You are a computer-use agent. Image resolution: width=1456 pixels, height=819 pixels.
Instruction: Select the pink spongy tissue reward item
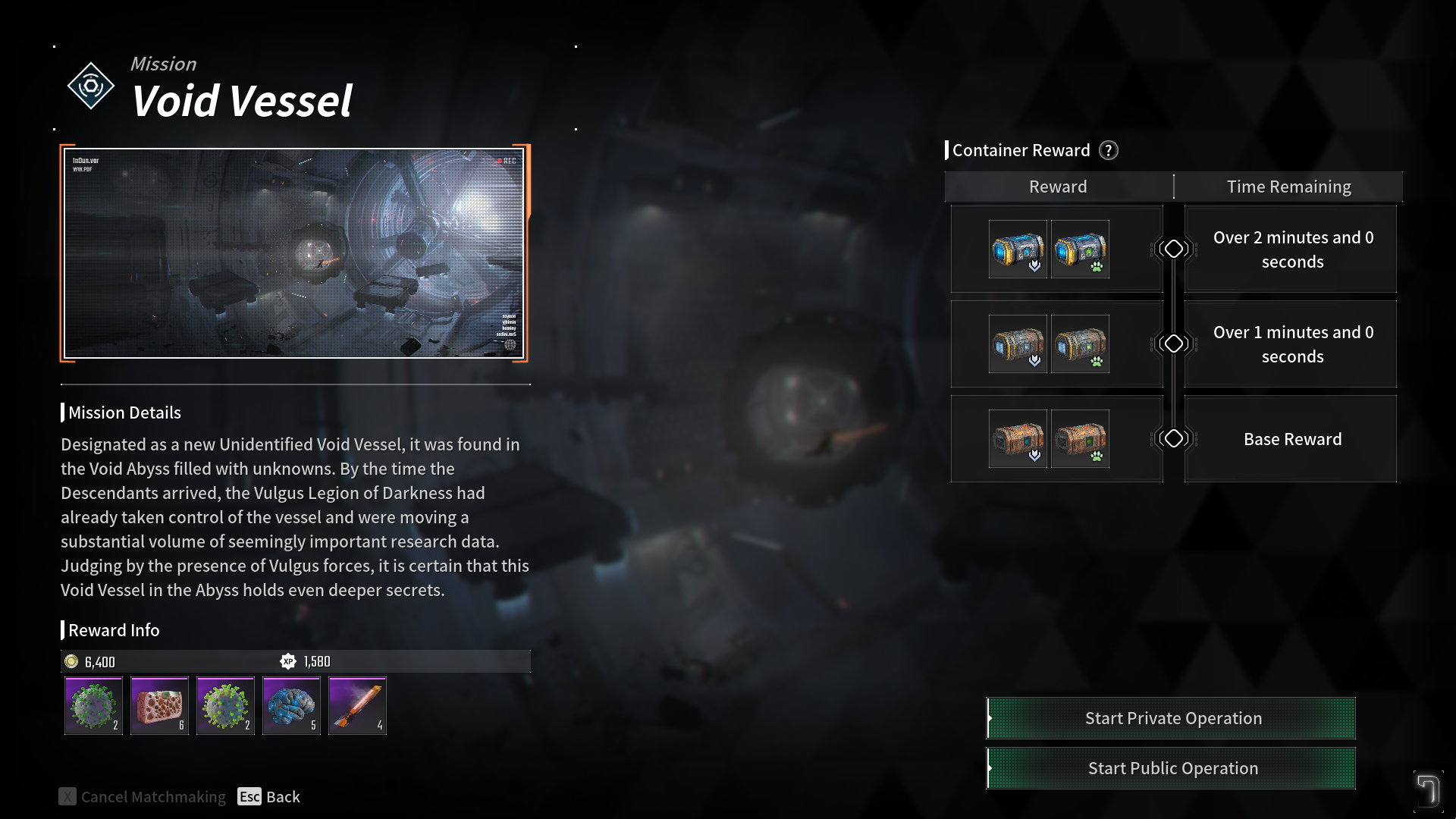[x=159, y=706]
